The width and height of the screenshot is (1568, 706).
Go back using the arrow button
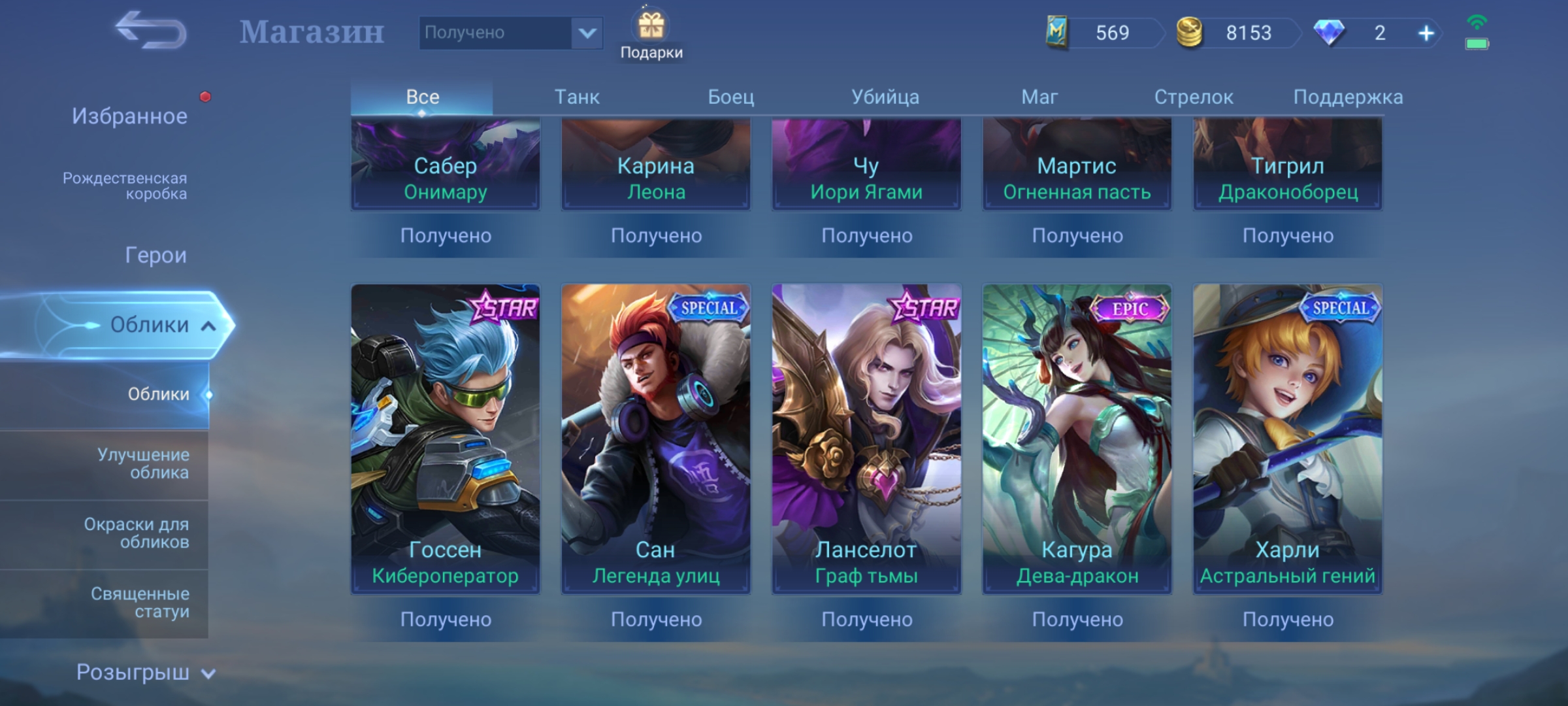(150, 31)
